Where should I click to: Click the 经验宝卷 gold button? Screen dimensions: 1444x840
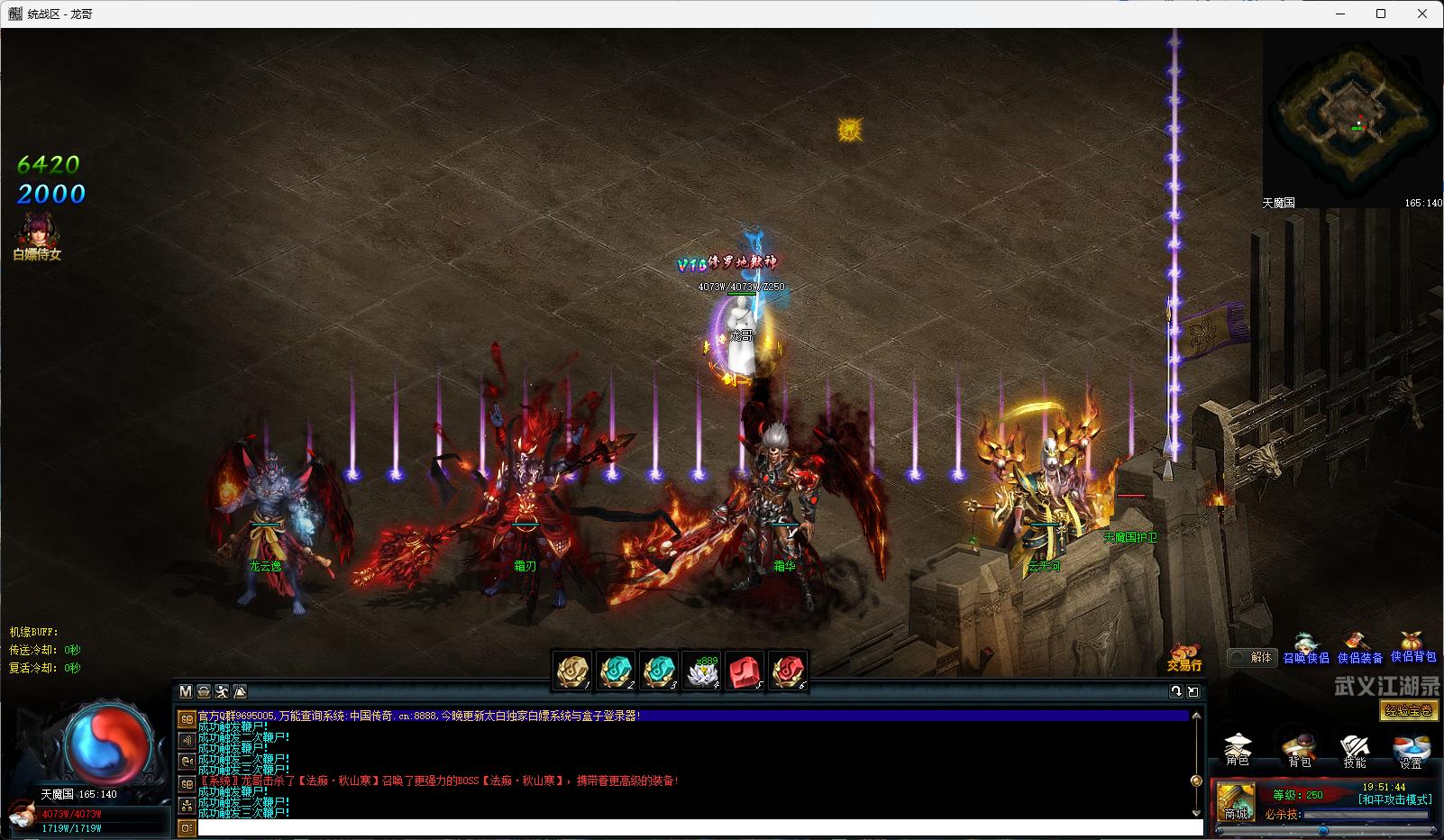(x=1409, y=710)
